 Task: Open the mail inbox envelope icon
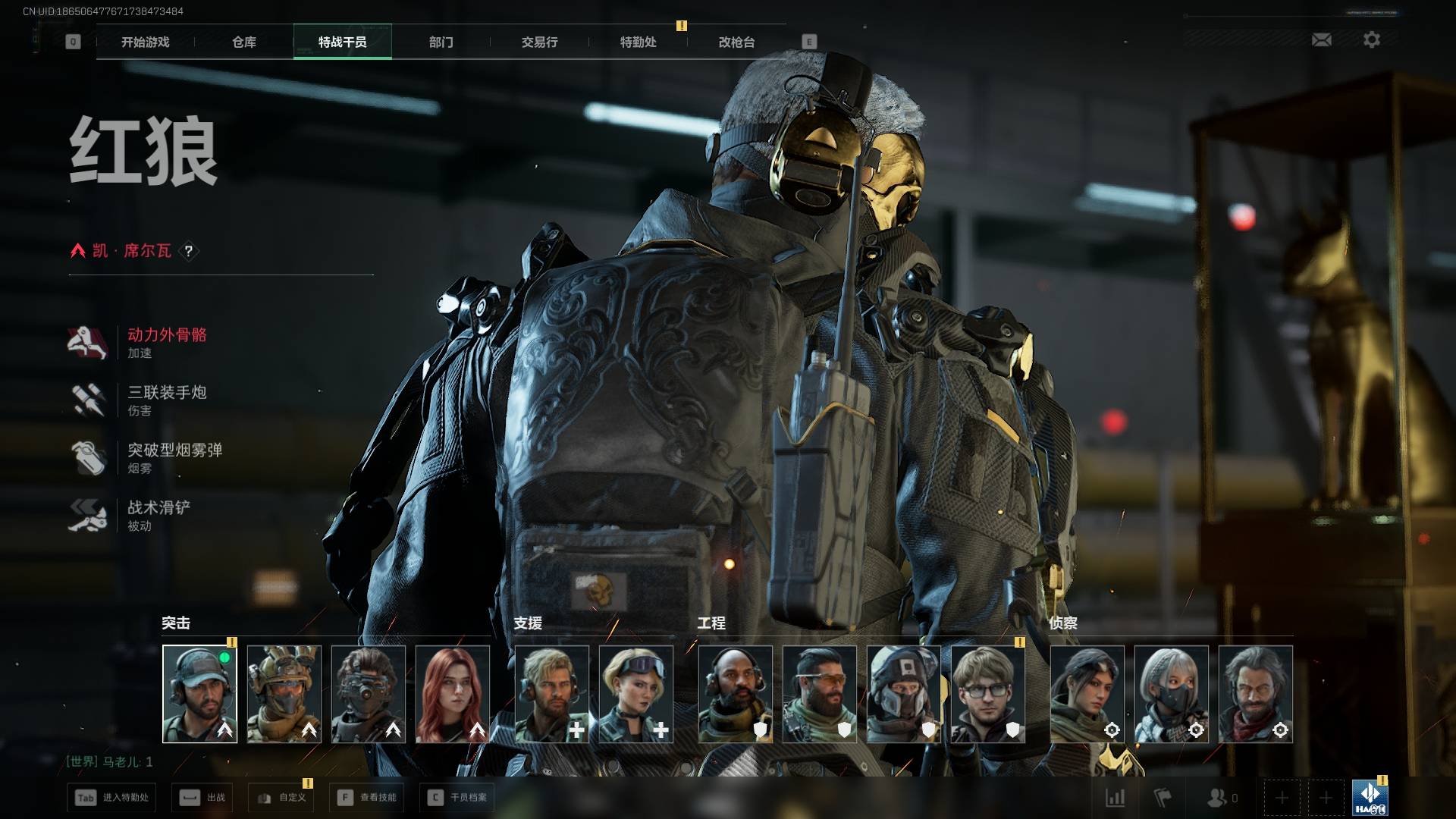(x=1321, y=39)
